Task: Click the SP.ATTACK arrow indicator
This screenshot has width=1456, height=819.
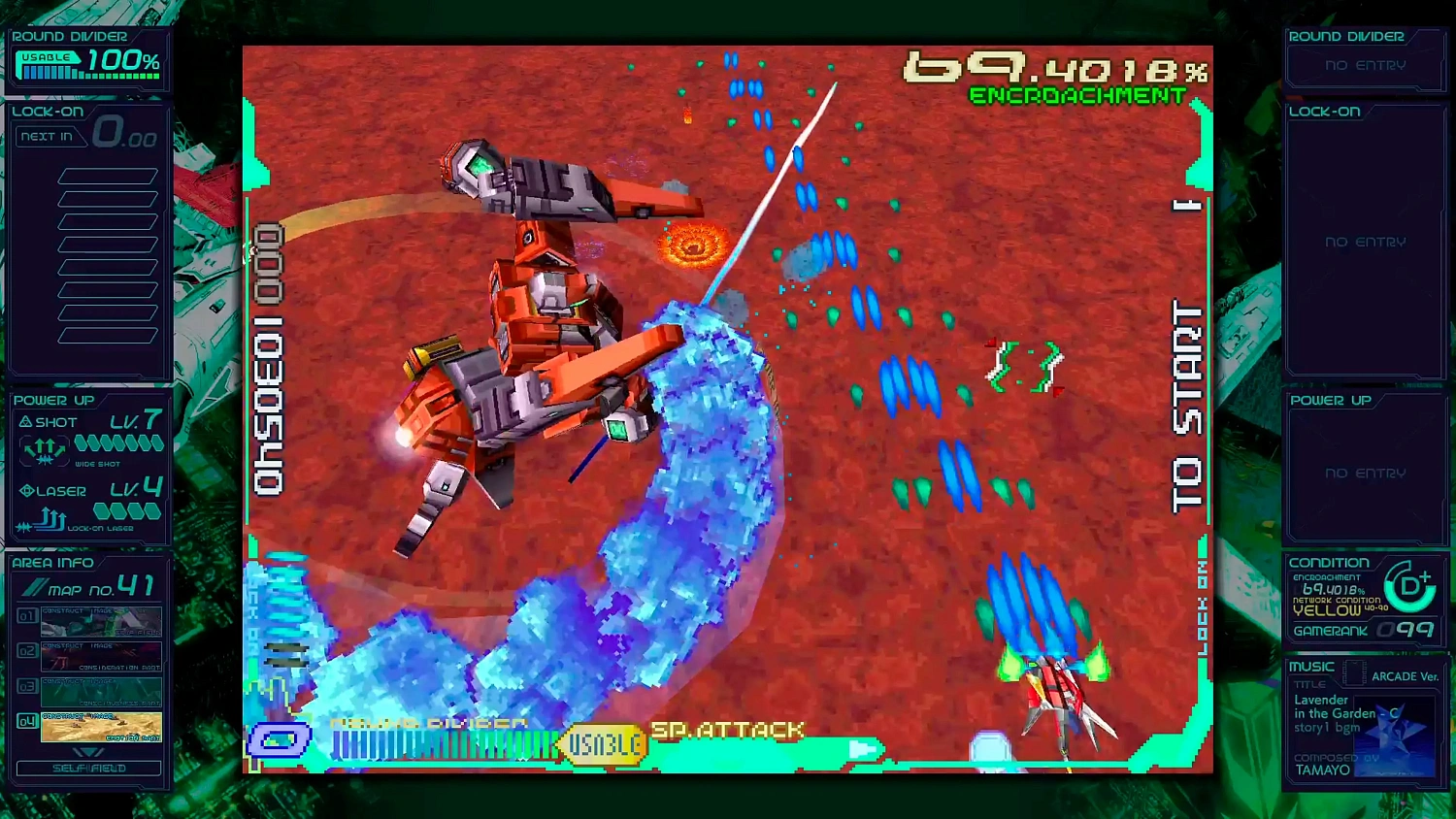Action: coord(860,749)
